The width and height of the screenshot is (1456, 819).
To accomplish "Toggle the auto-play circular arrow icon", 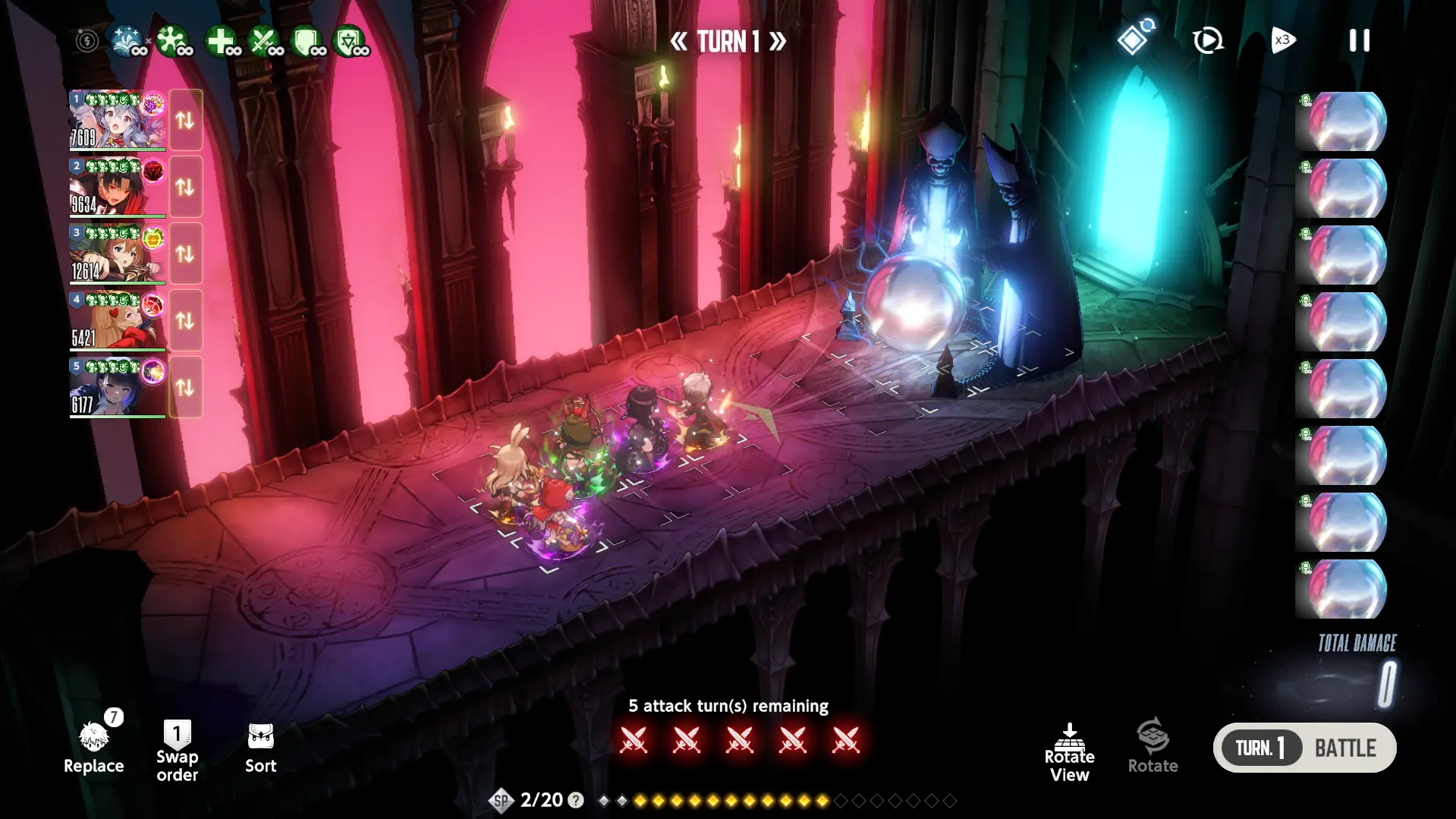I will tap(1207, 40).
